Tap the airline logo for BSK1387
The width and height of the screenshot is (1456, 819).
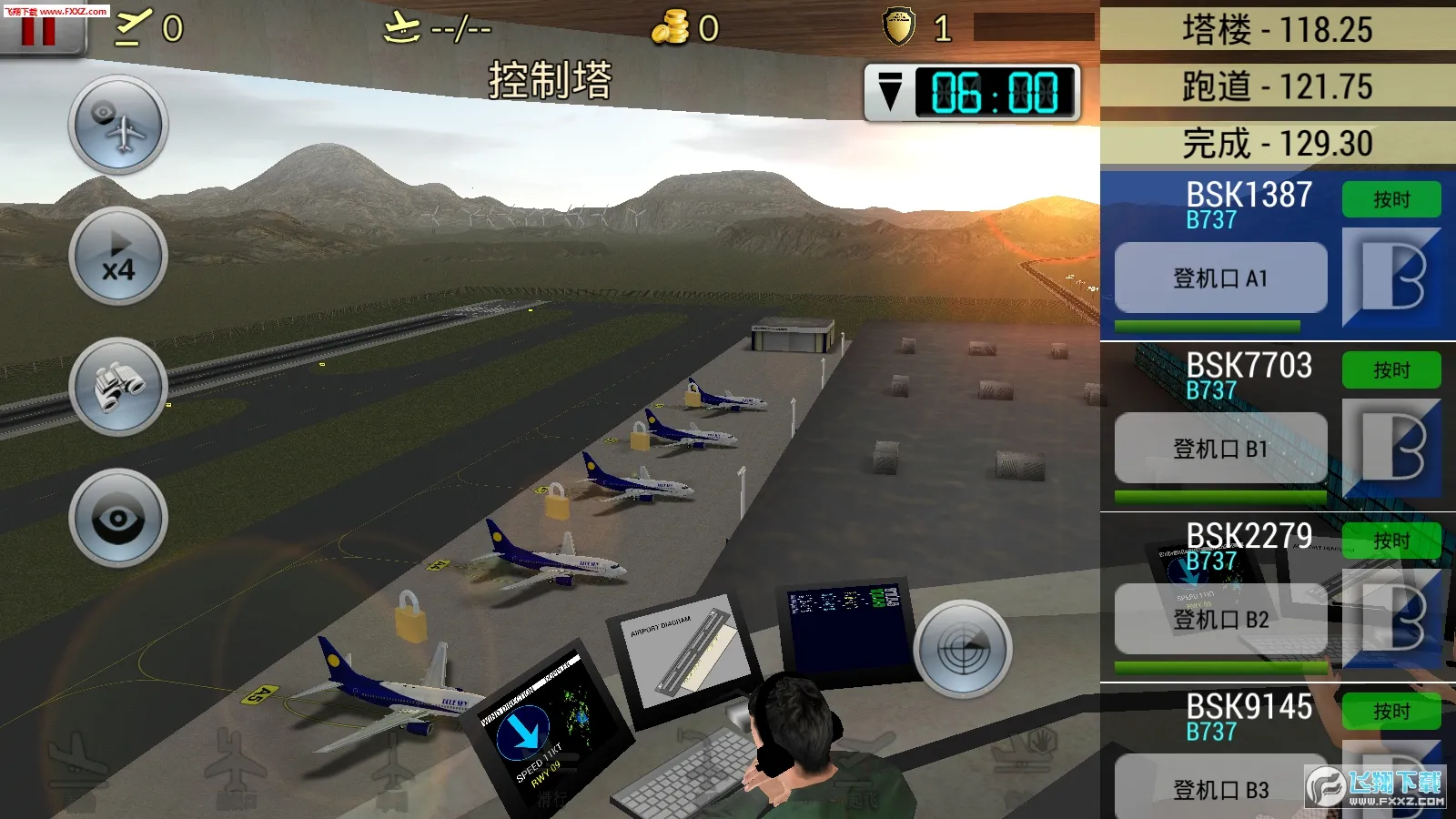click(x=1391, y=277)
